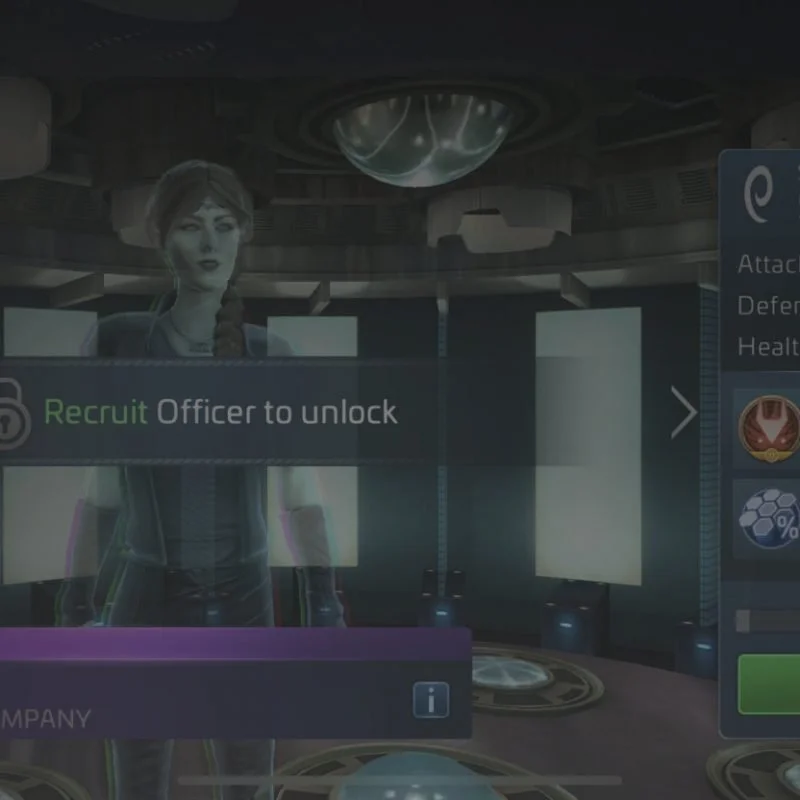The height and width of the screenshot is (800, 800).
Task: Tap the Recruit Officer to unlock banner
Action: pos(220,412)
